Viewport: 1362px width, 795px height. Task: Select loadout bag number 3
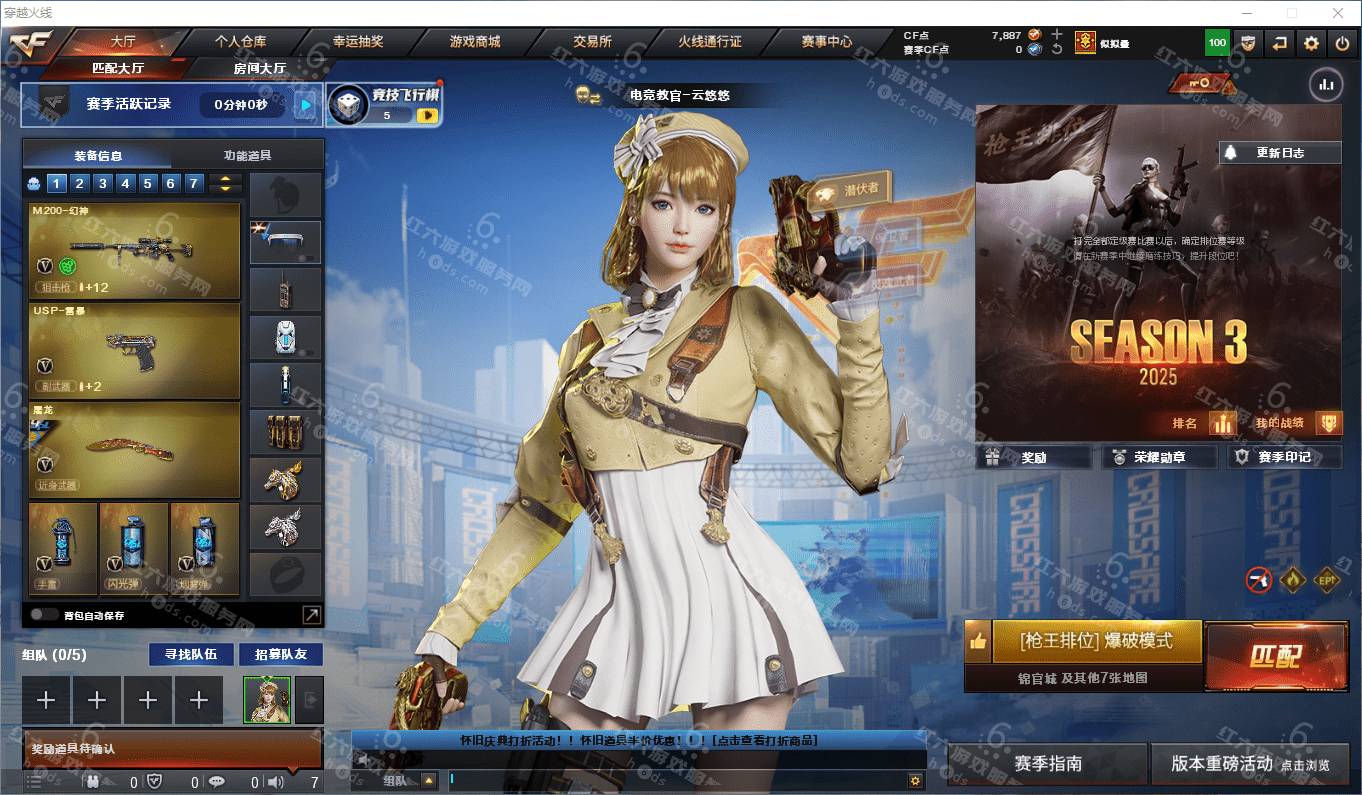(x=103, y=183)
